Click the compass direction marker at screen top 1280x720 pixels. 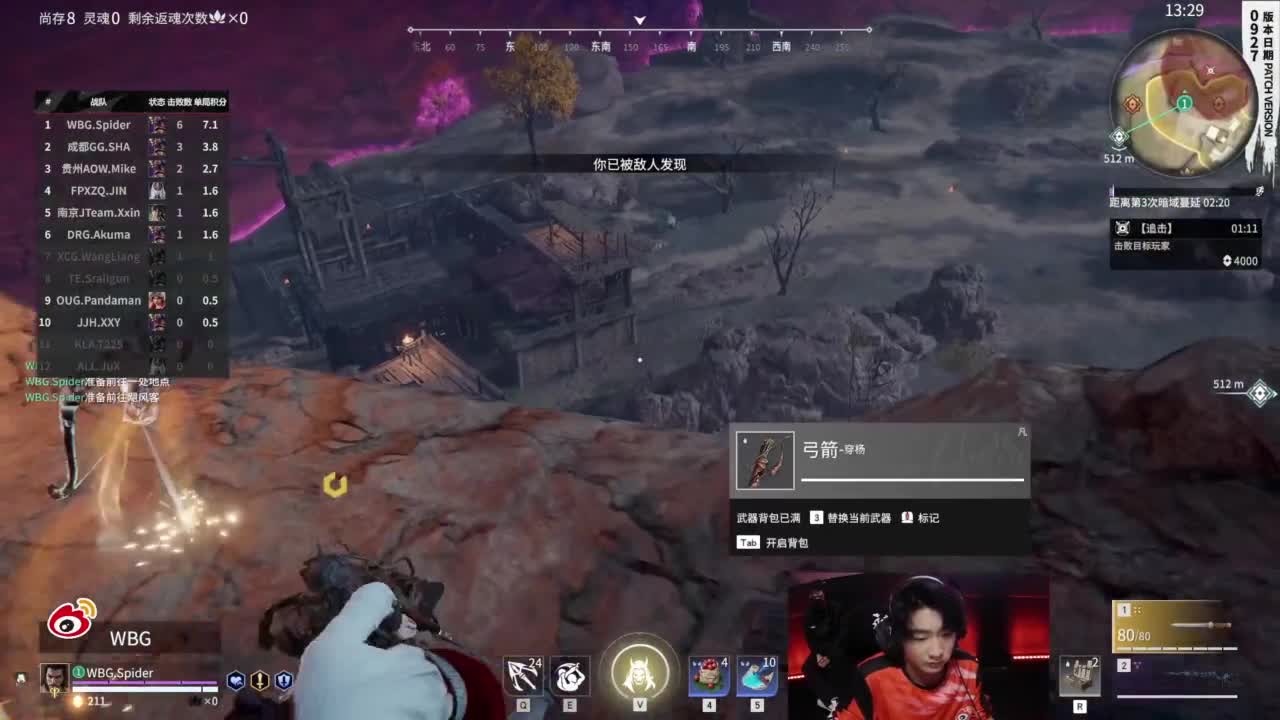639,20
